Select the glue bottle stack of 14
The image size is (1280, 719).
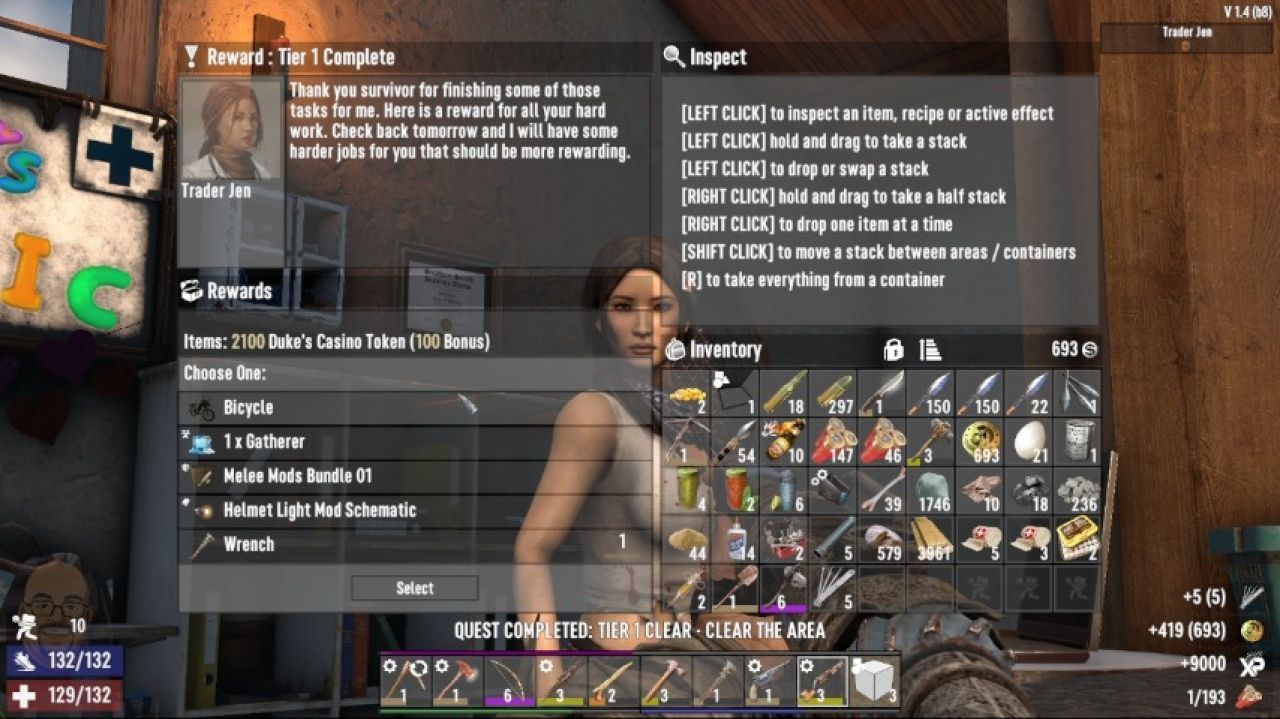tap(735, 539)
